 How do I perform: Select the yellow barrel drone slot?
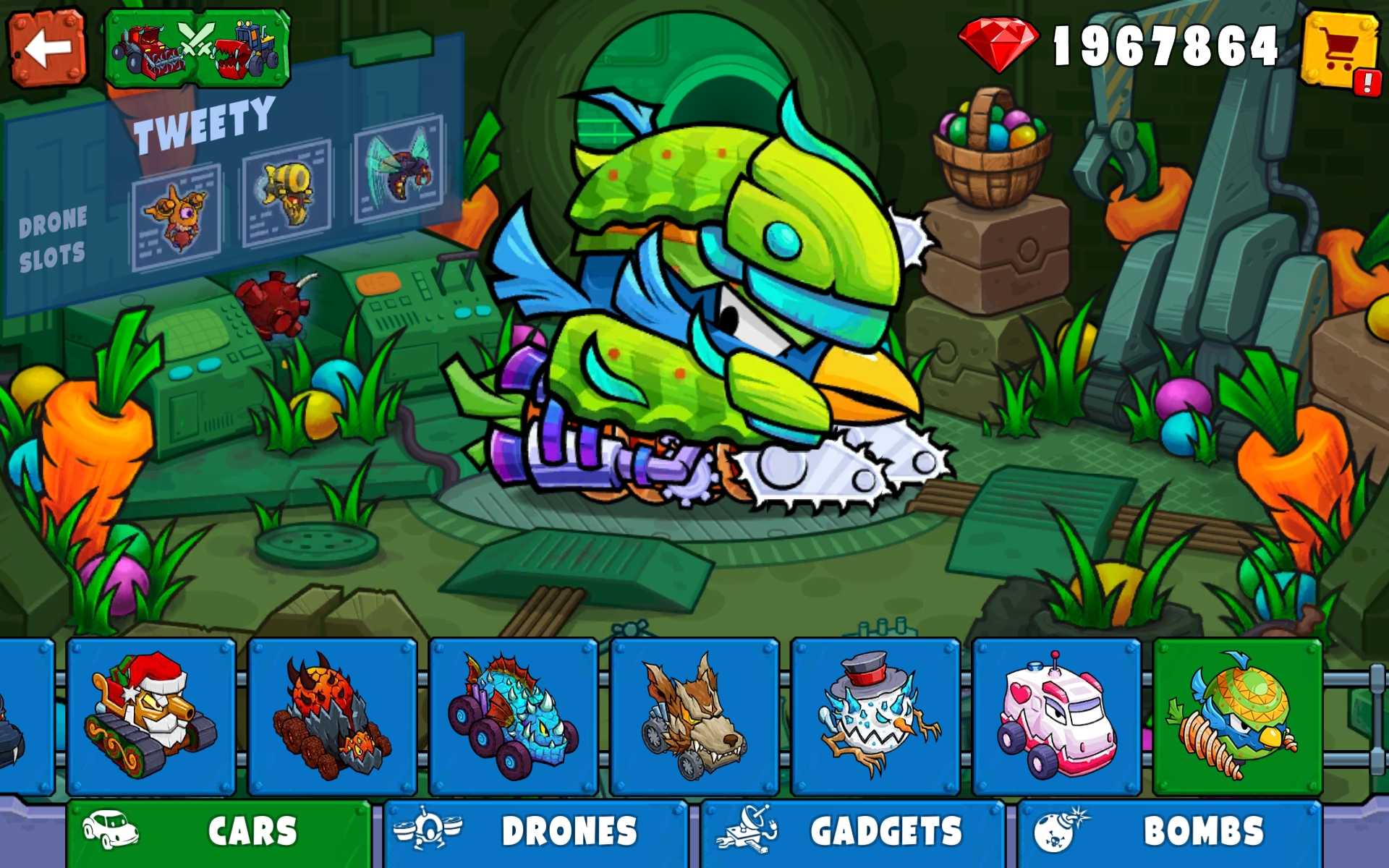287,193
